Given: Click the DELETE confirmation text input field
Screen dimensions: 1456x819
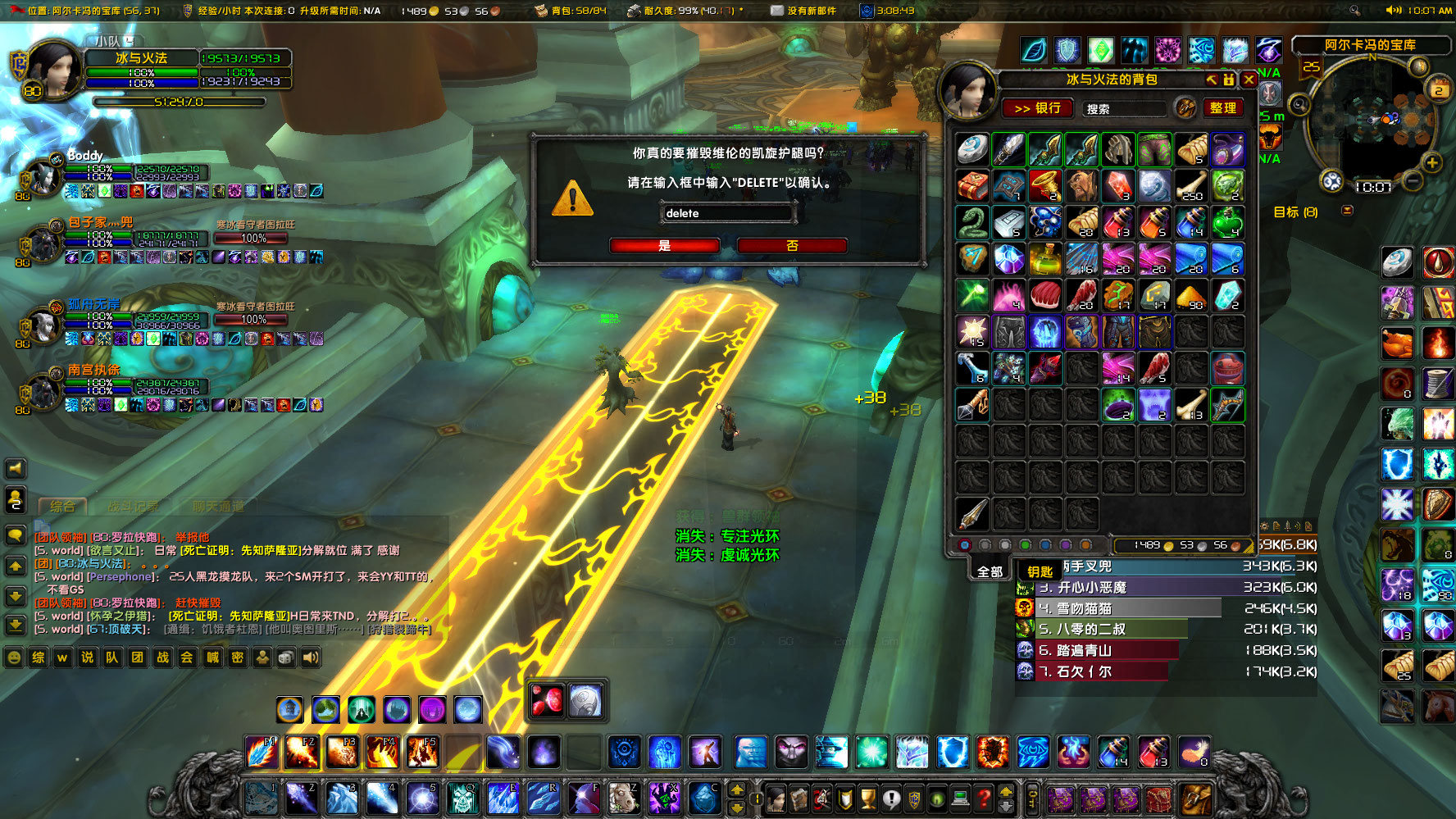Looking at the screenshot, I should pyautogui.click(x=726, y=213).
